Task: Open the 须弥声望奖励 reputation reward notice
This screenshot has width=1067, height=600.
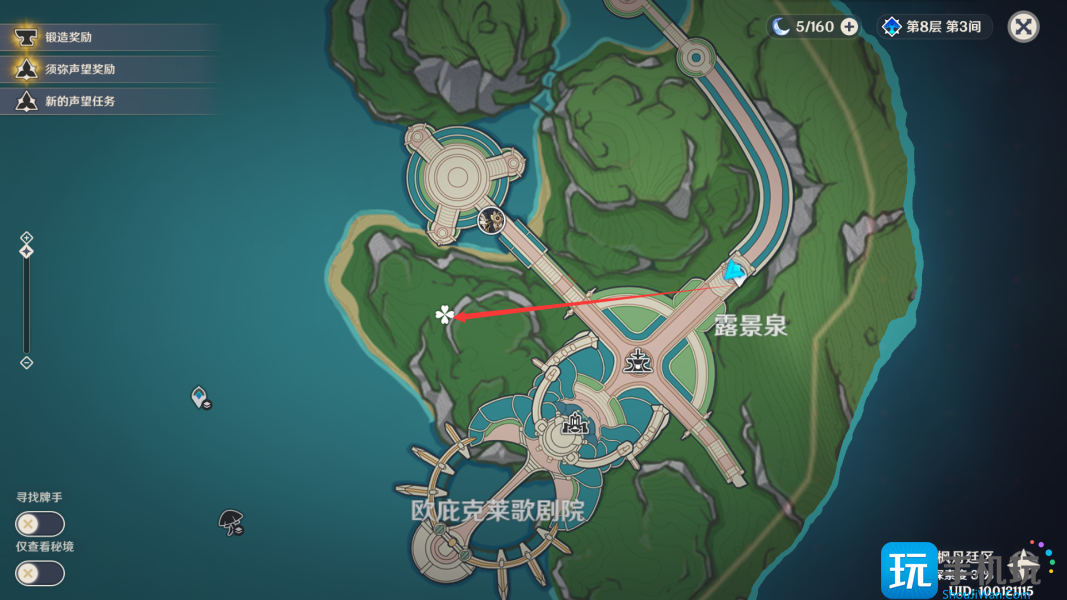Action: [x=79, y=69]
